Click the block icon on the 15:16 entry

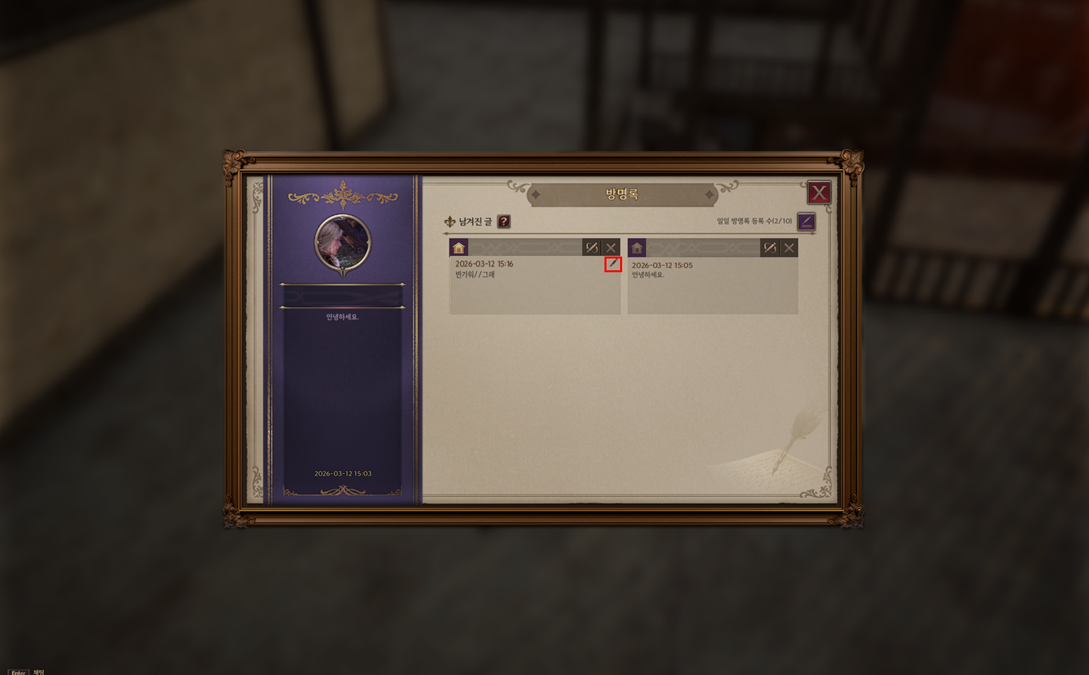[x=591, y=248]
